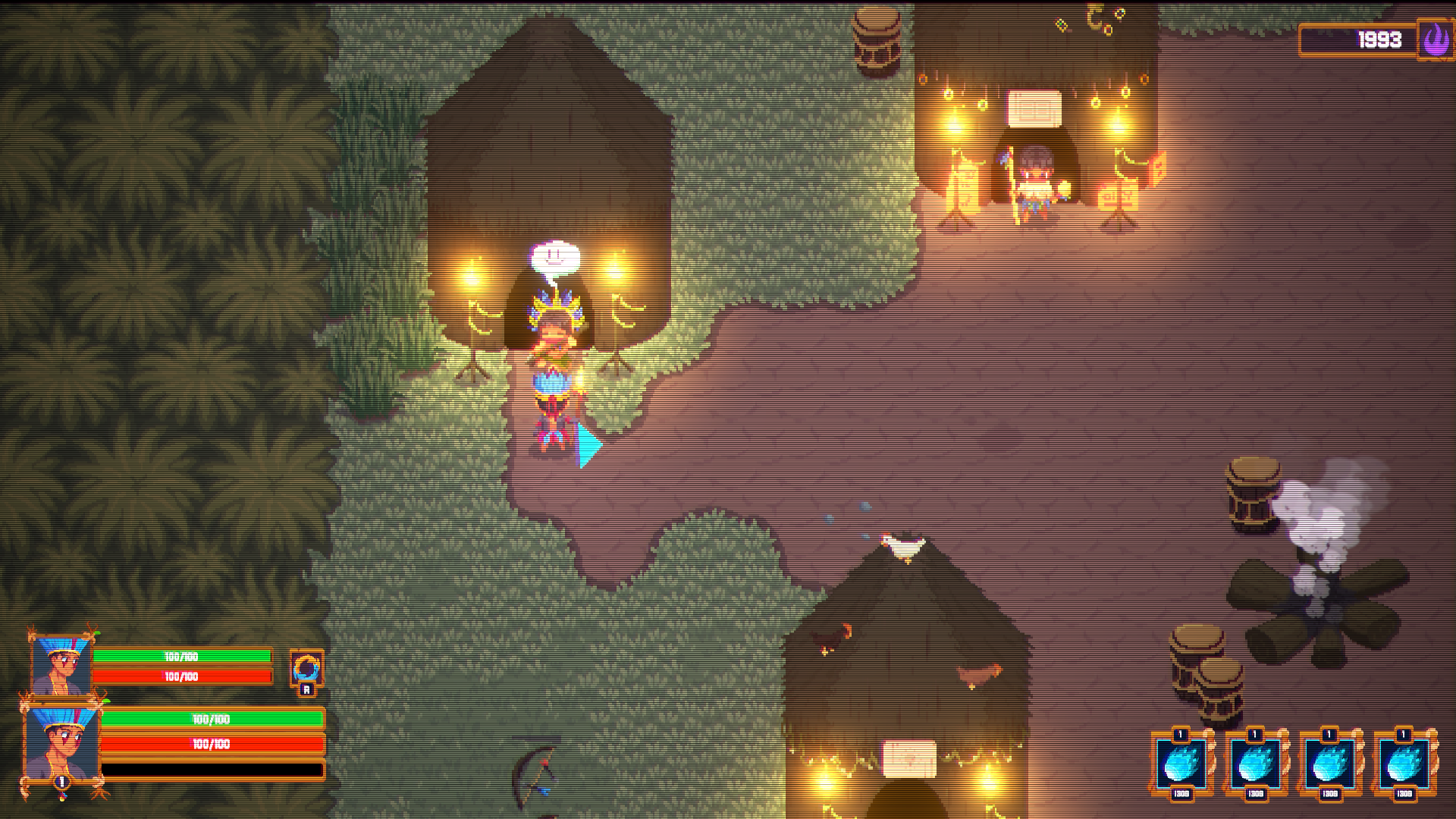Click the purple flame currency icon
Screen dimensions: 1456x819
click(1435, 39)
